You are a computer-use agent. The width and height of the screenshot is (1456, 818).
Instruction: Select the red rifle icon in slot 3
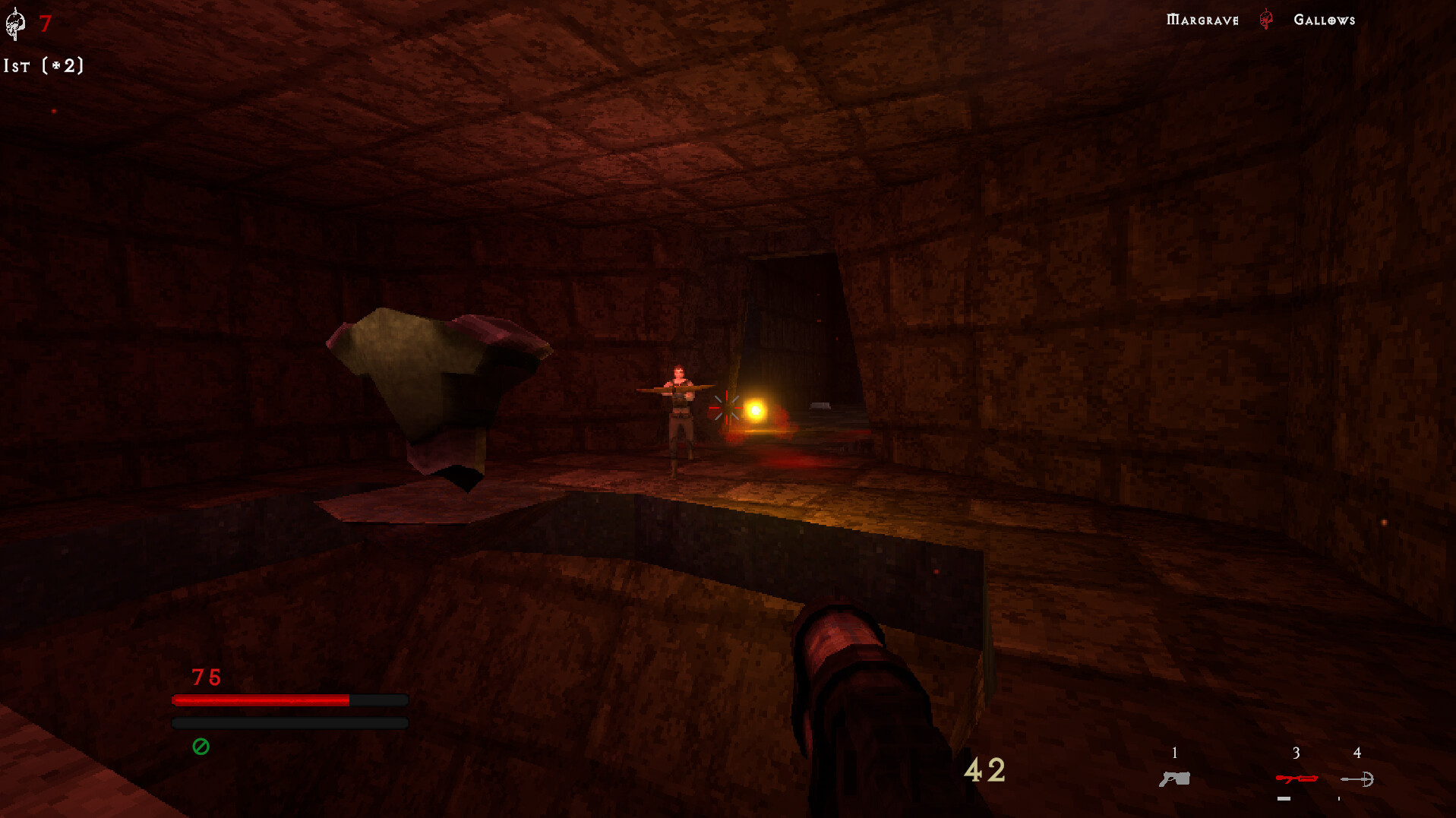pos(1298,779)
